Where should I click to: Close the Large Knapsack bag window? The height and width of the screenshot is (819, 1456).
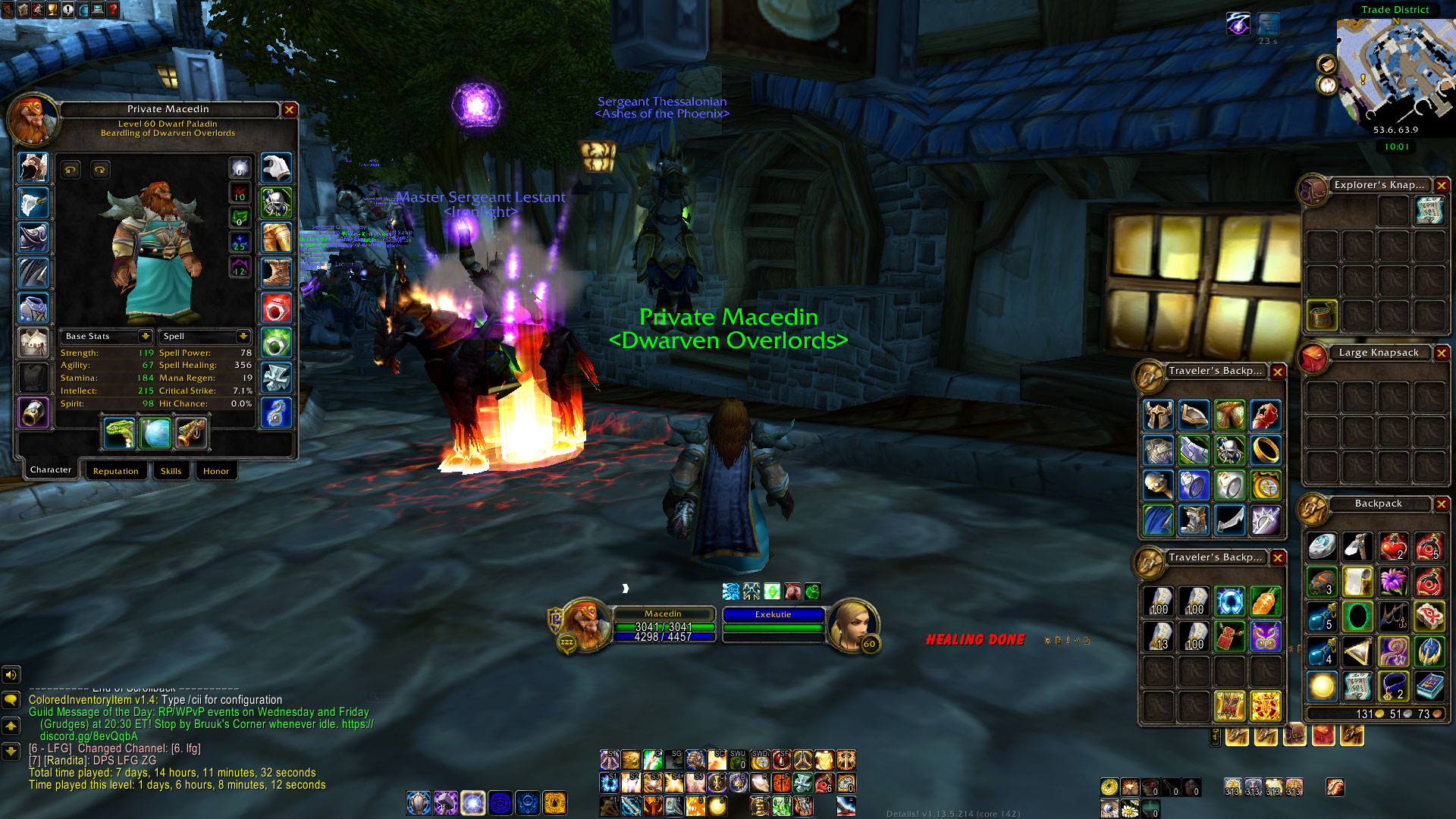[x=1442, y=353]
